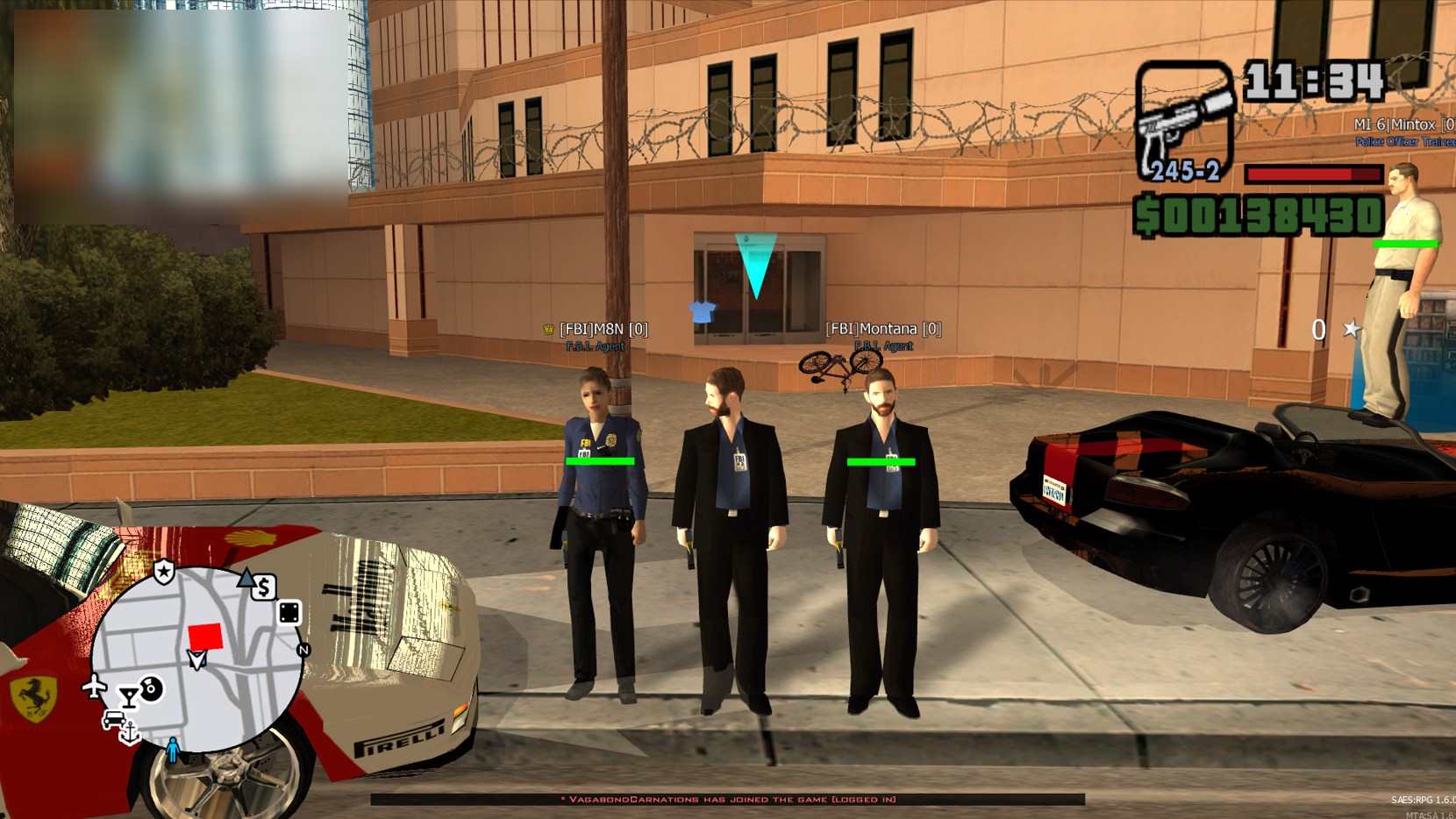1456x819 pixels.
Task: Click the police badge blip on minimap
Action: tap(164, 573)
